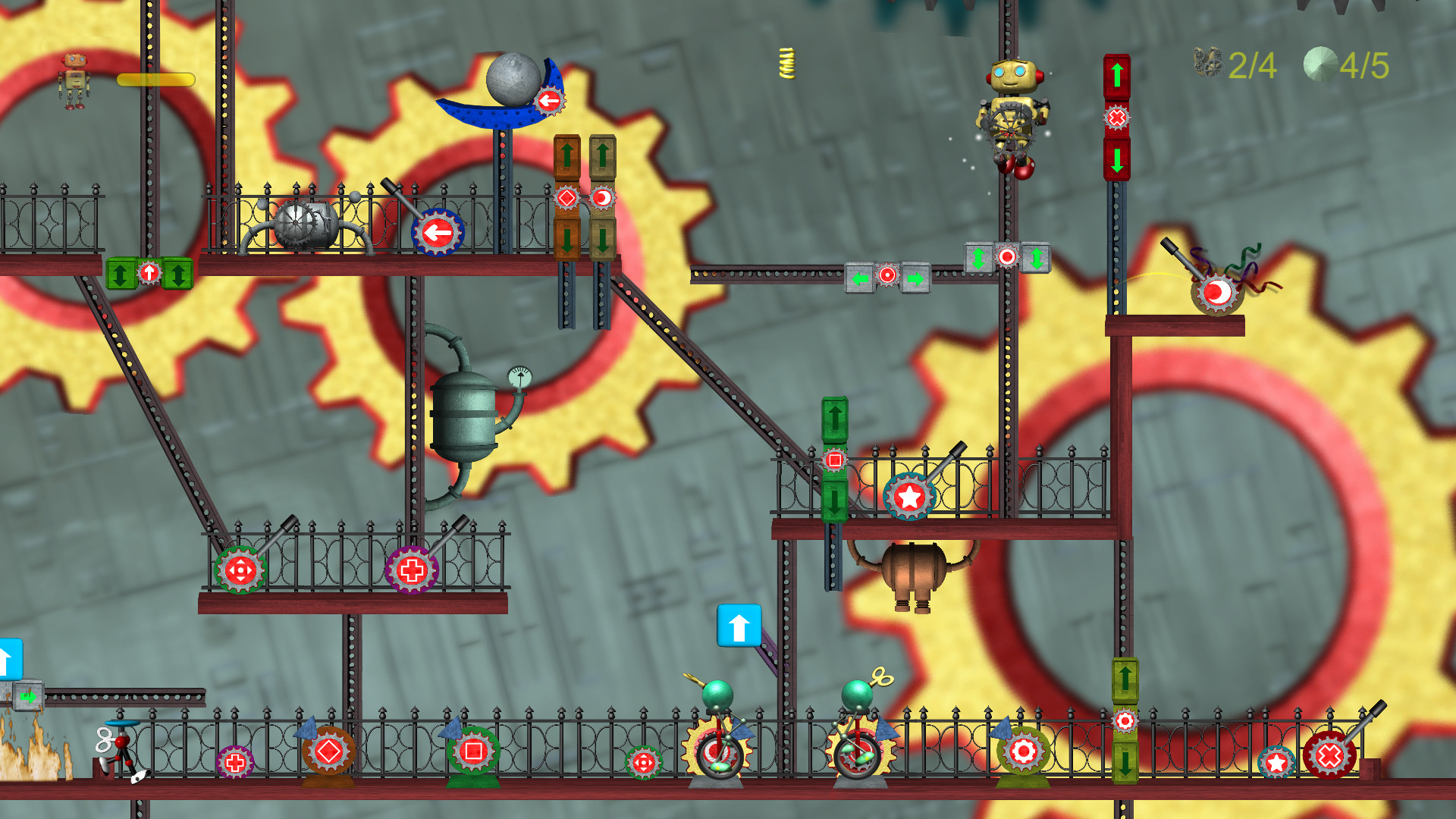Click the golden cogs icon next to the 2/4 counter
Image resolution: width=1456 pixels, height=819 pixels.
point(1208,64)
